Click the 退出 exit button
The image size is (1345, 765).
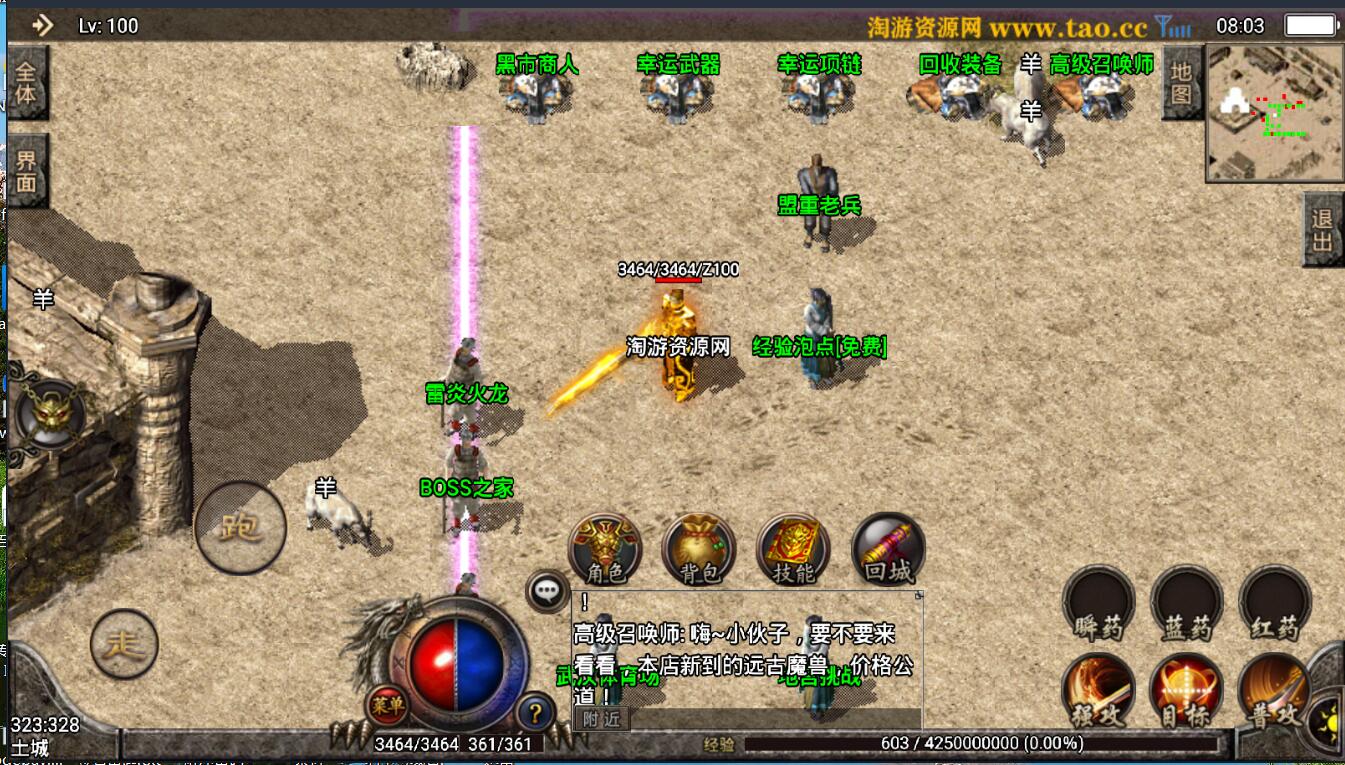[x=1322, y=230]
